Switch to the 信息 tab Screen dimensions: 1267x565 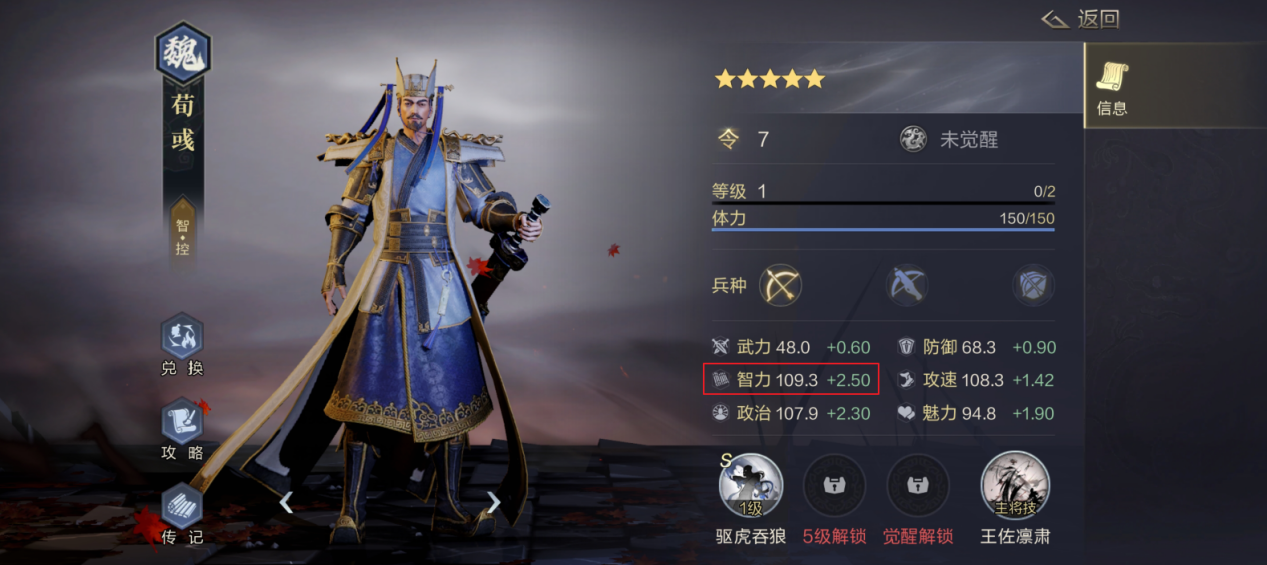point(1112,87)
